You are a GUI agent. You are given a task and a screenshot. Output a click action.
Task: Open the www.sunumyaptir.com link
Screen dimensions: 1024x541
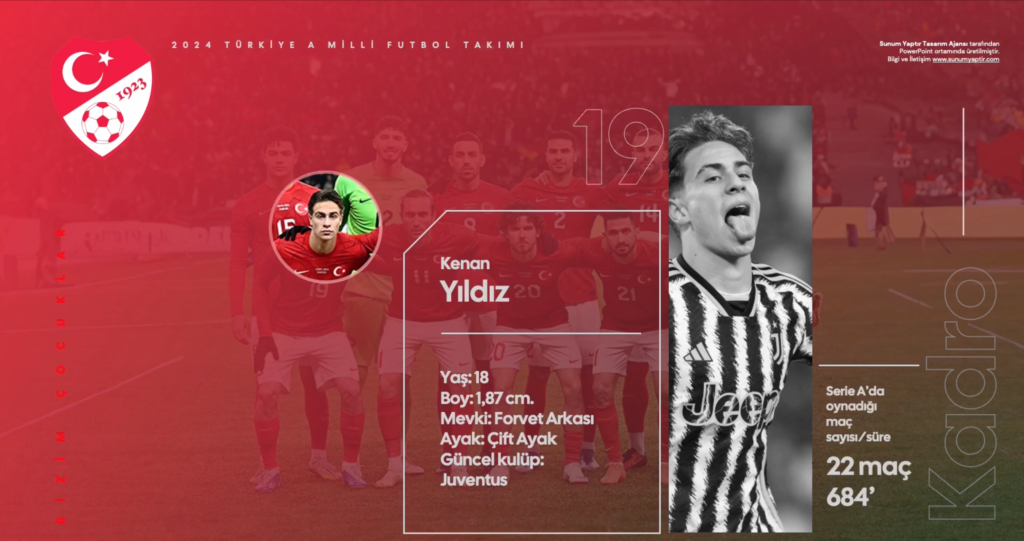(x=965, y=59)
